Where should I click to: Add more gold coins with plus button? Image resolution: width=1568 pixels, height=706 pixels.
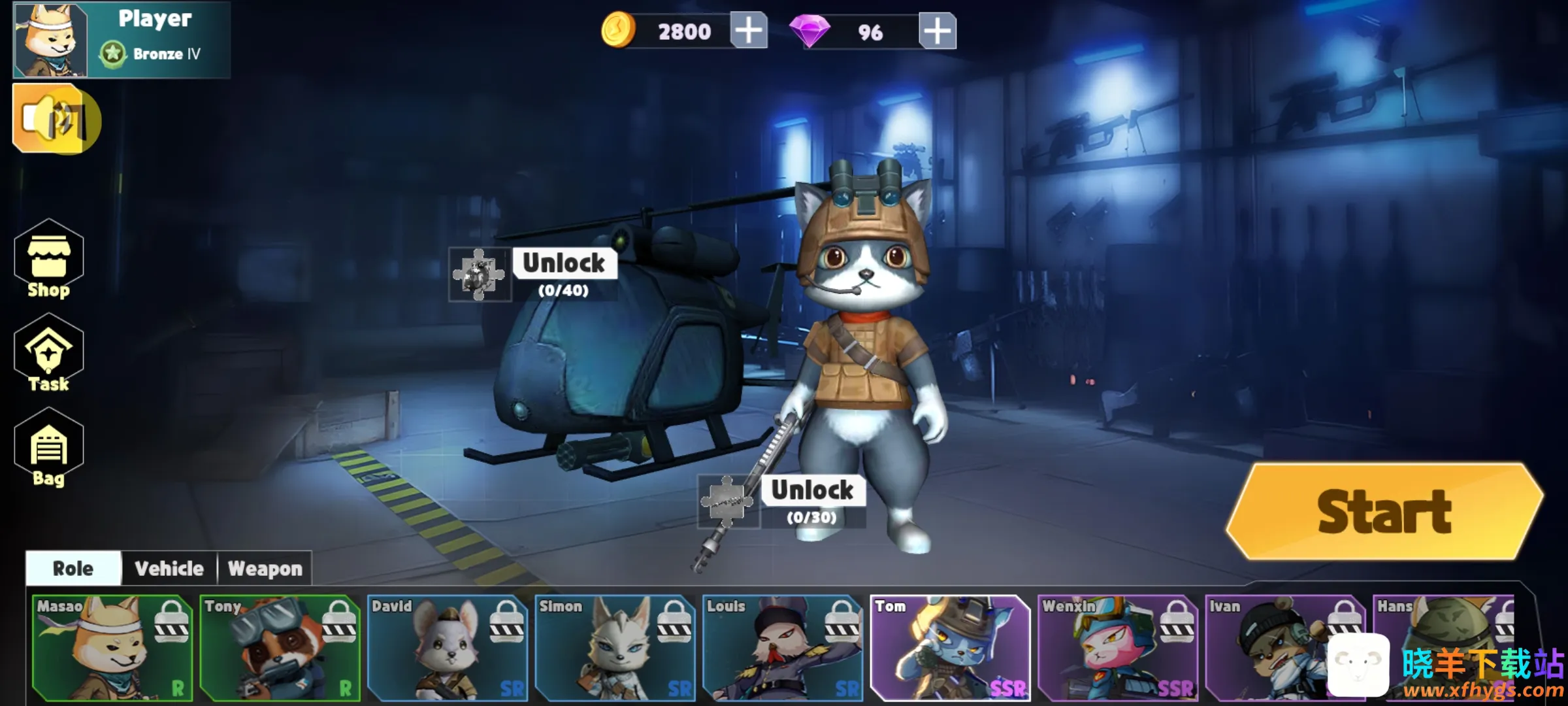coord(748,31)
